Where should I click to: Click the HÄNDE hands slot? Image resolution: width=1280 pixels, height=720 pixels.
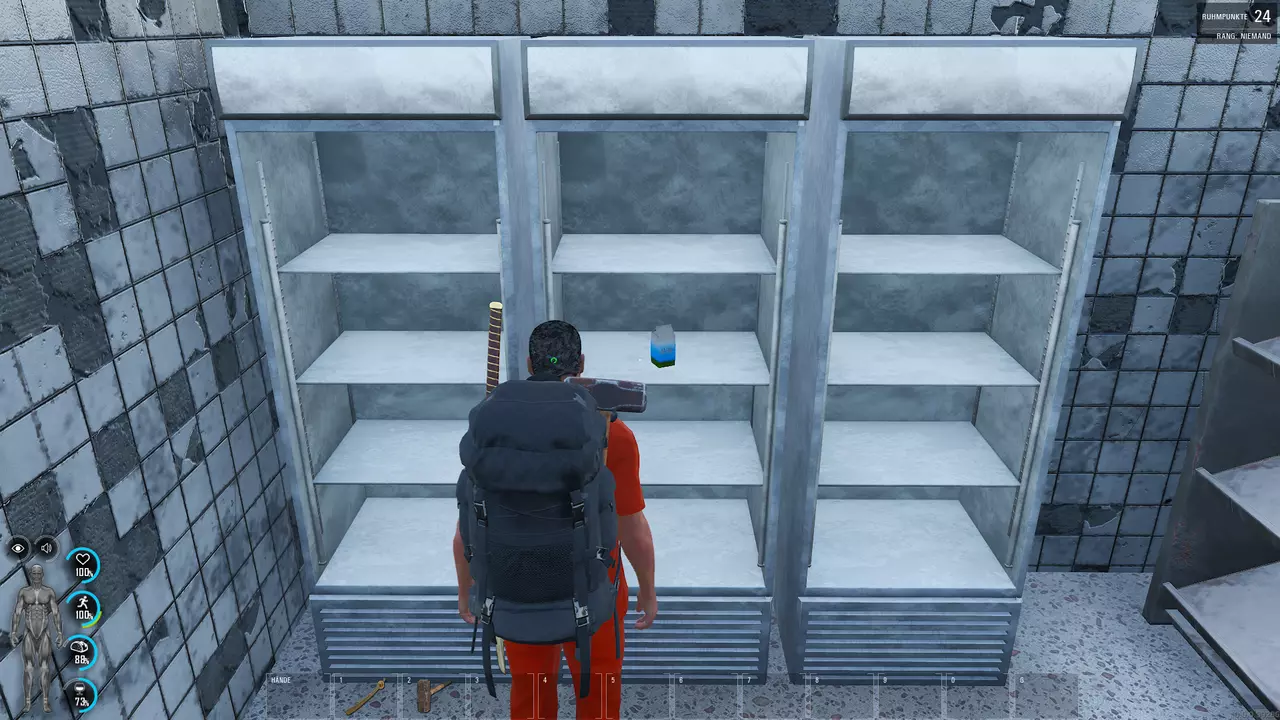(296, 696)
